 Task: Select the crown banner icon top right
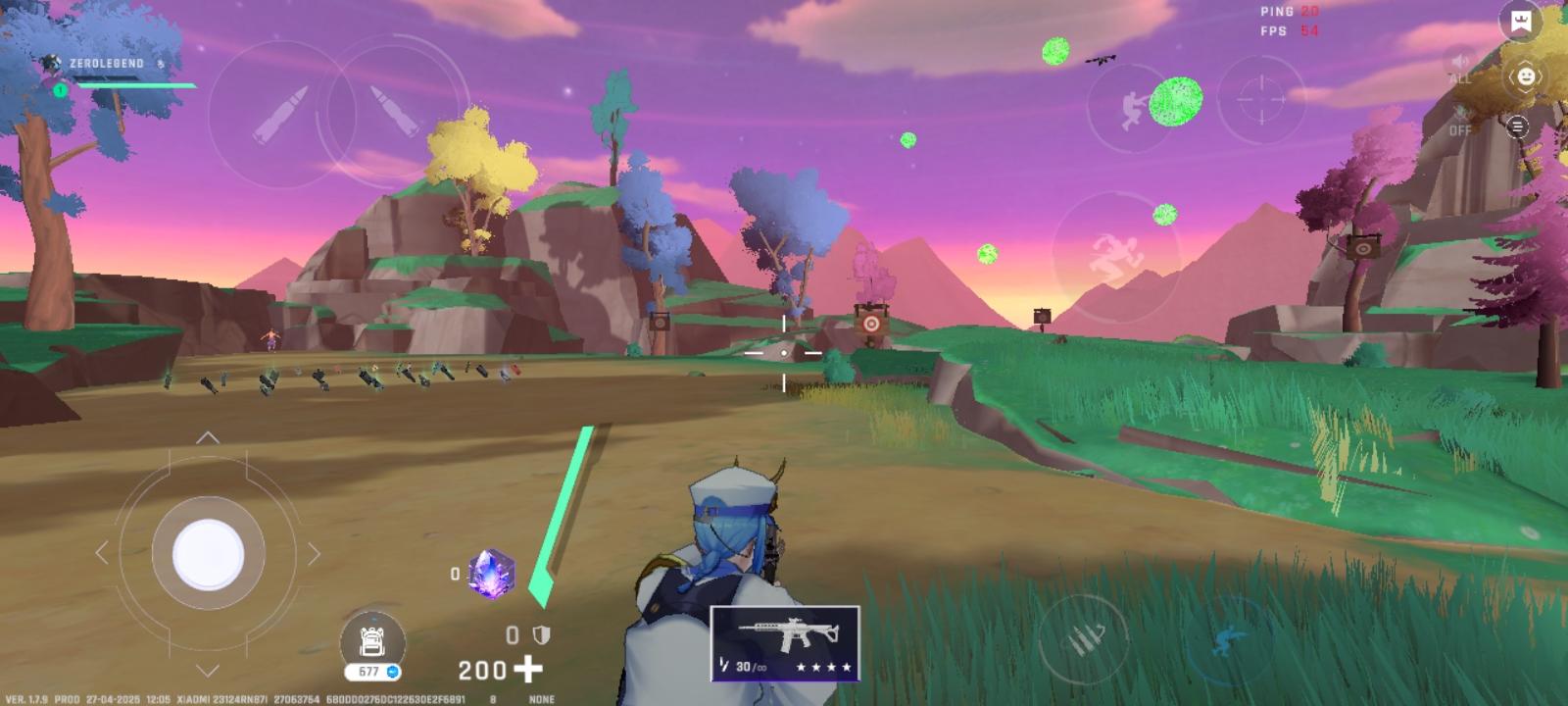(x=1520, y=22)
